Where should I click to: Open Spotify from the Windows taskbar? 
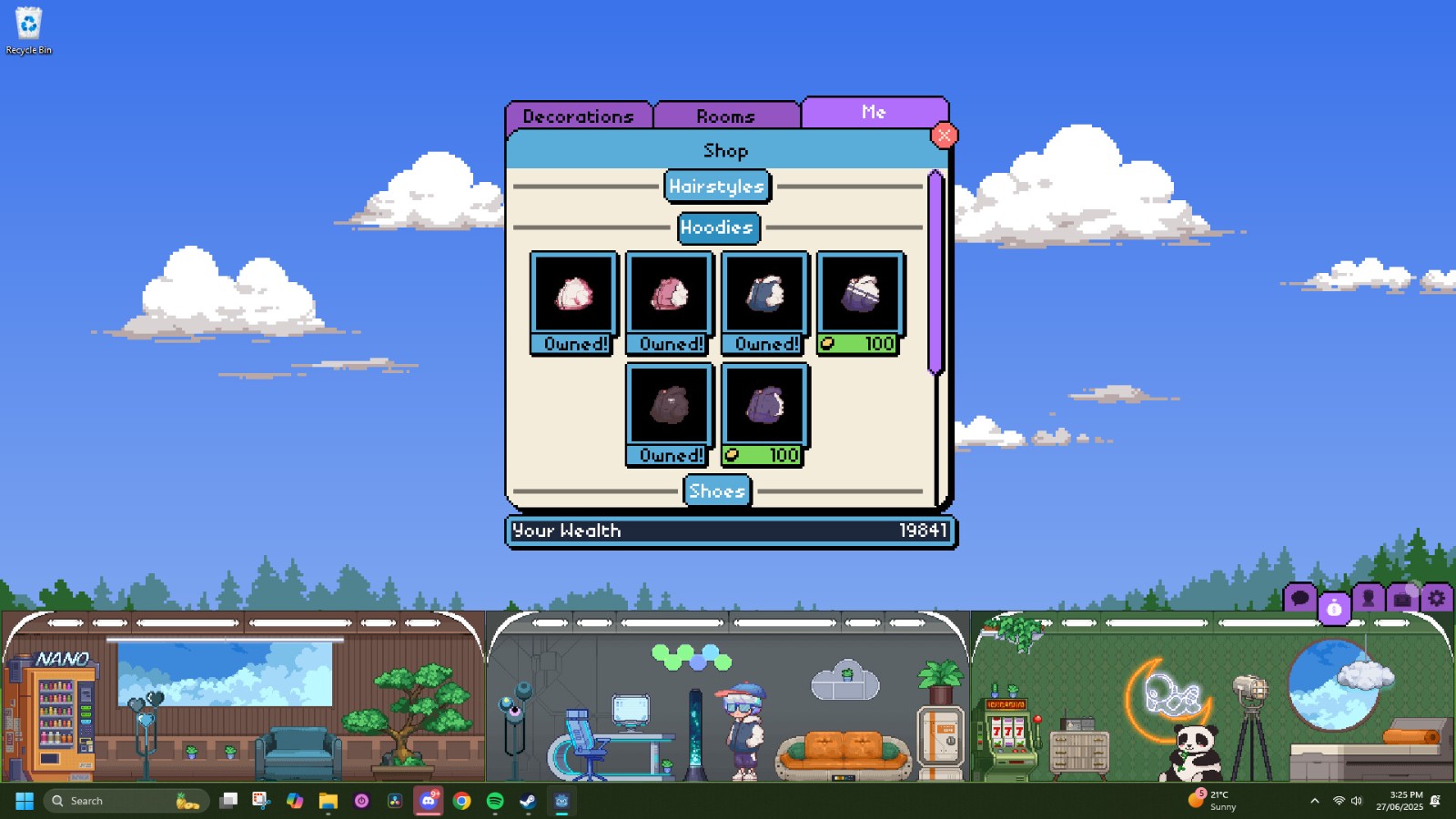(x=495, y=801)
